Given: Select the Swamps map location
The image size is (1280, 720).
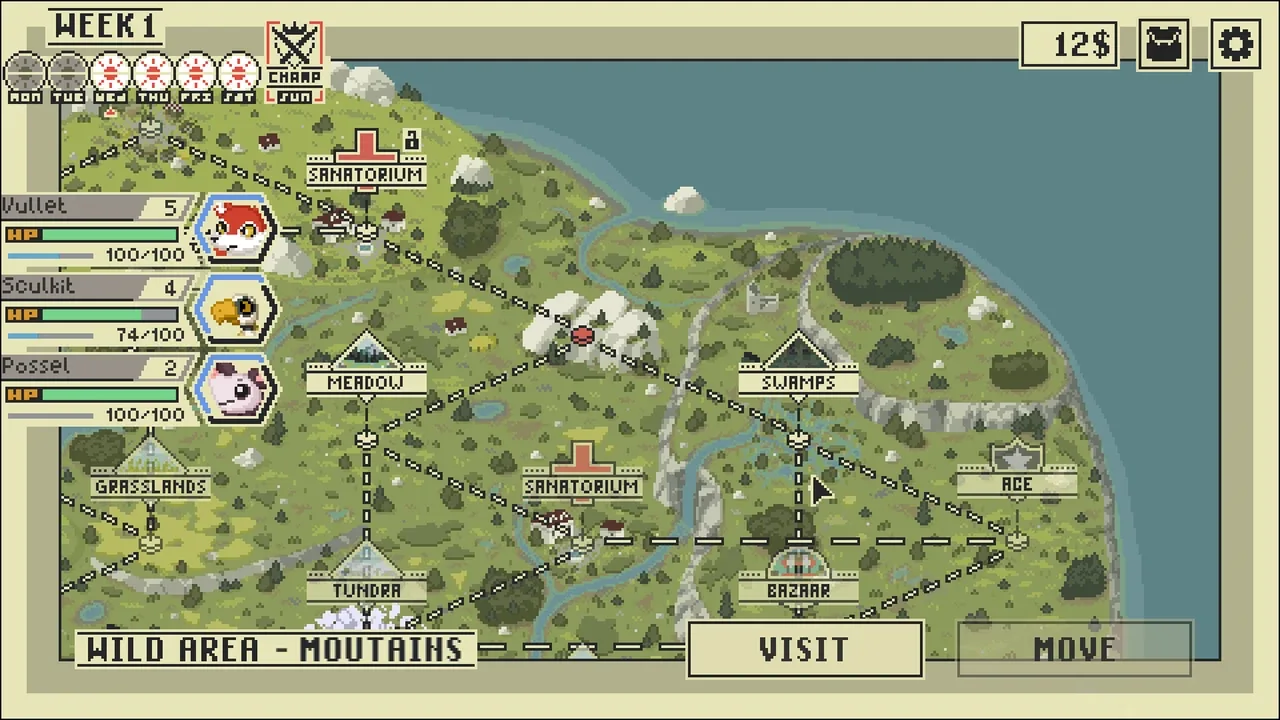Looking at the screenshot, I should click(x=798, y=368).
